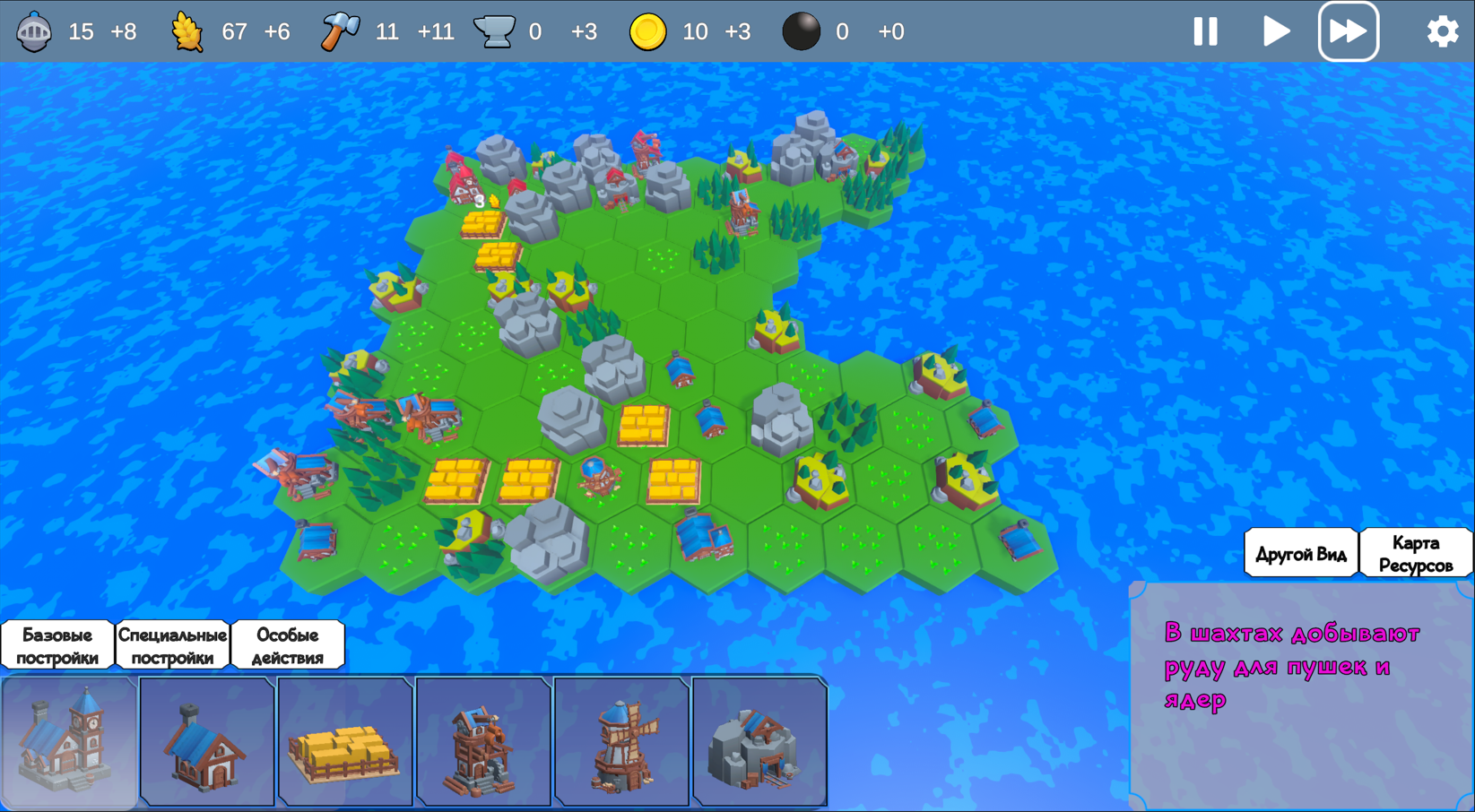Select the house building thumbnail

207,742
